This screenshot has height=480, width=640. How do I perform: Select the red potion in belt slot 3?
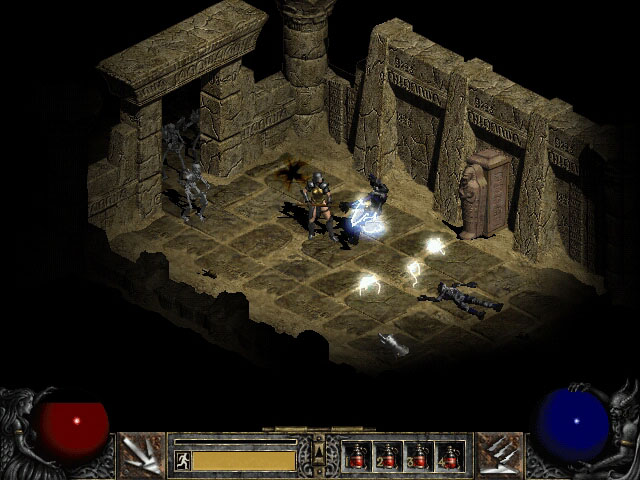pyautogui.click(x=419, y=456)
